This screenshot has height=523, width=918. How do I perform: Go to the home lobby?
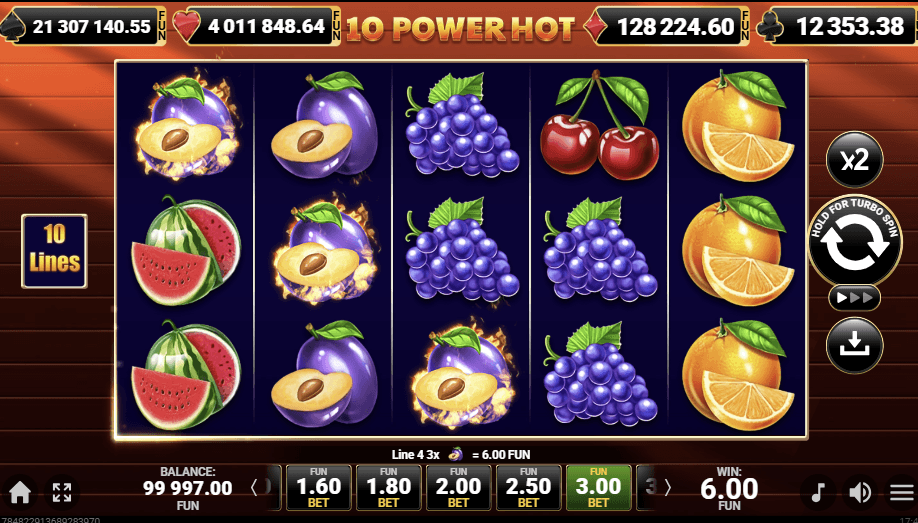tap(20, 492)
